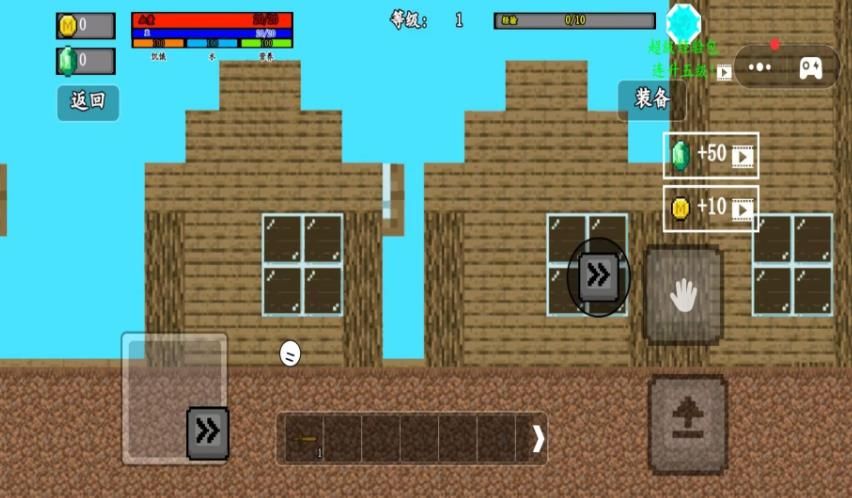Screen dimensions: 852x498
Task: Expand the hotbar with the right arrow
Action: 538,439
